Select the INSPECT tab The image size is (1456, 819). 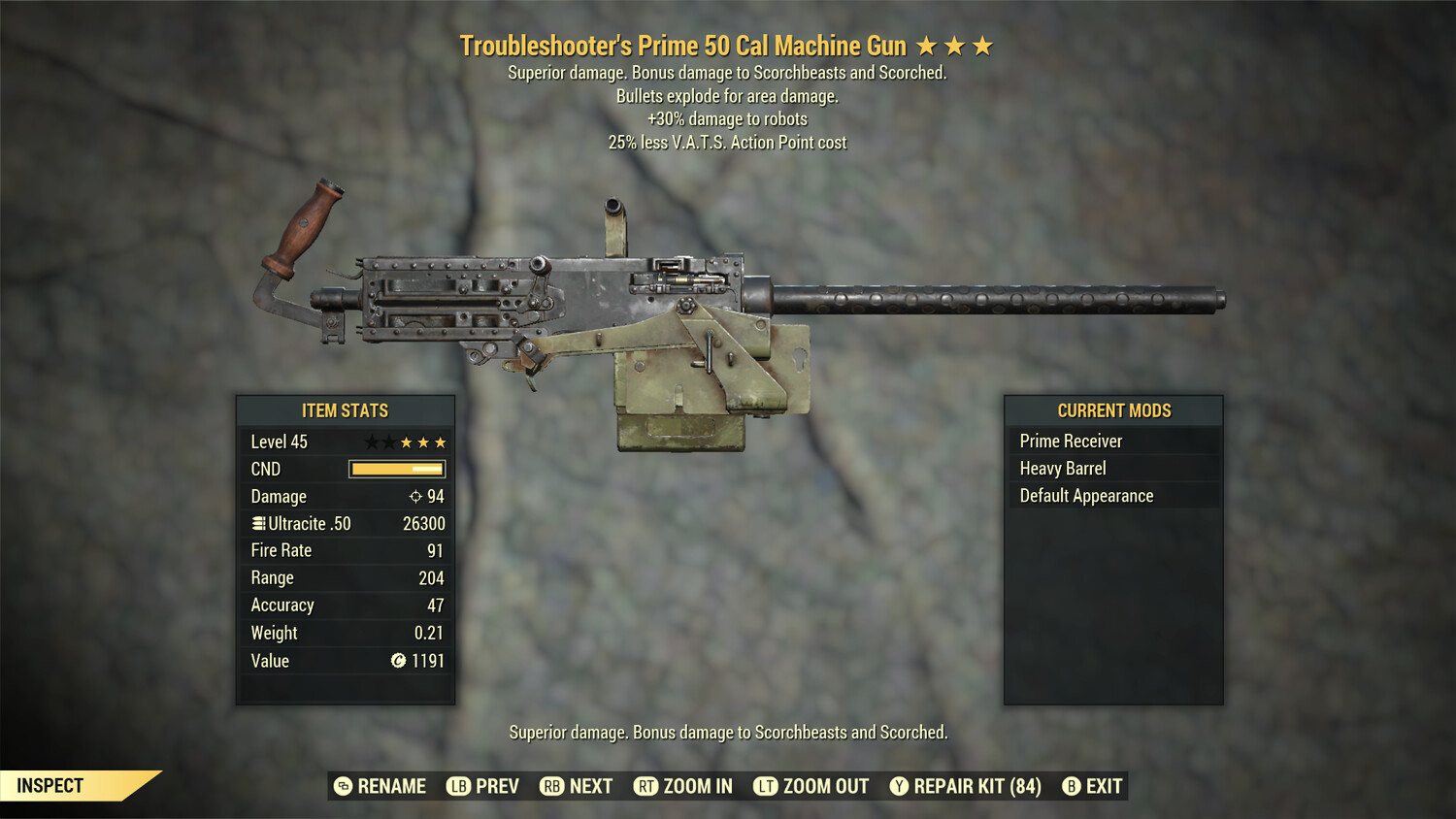(x=50, y=785)
